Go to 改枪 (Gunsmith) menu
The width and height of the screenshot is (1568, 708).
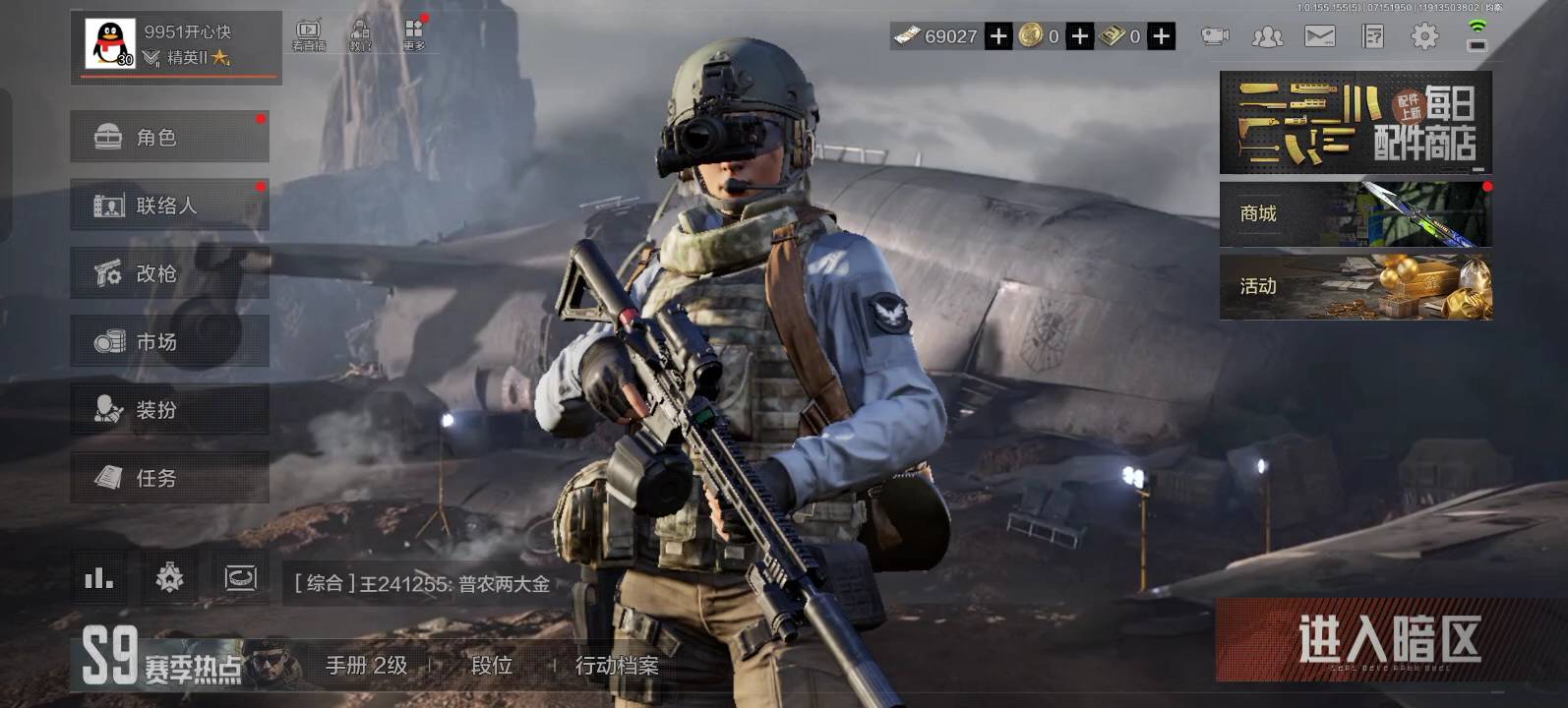(169, 273)
